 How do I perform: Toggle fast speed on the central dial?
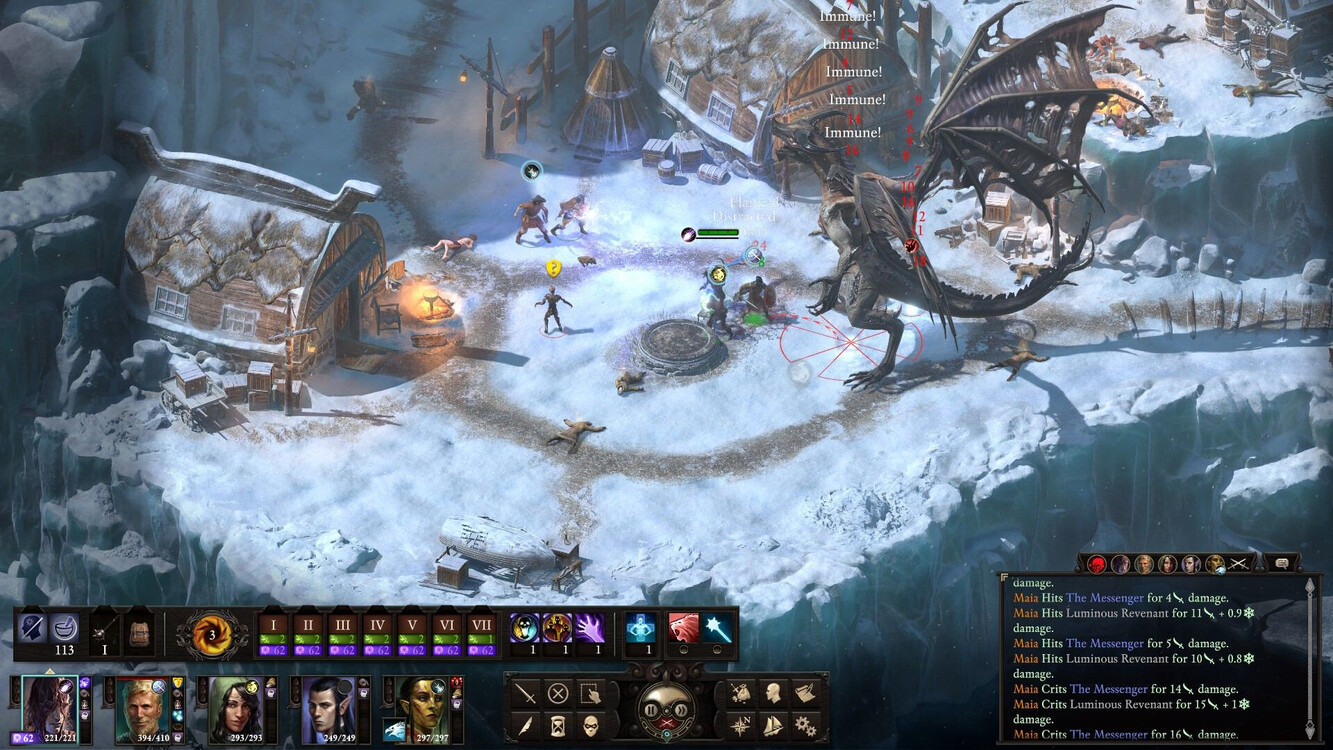683,710
